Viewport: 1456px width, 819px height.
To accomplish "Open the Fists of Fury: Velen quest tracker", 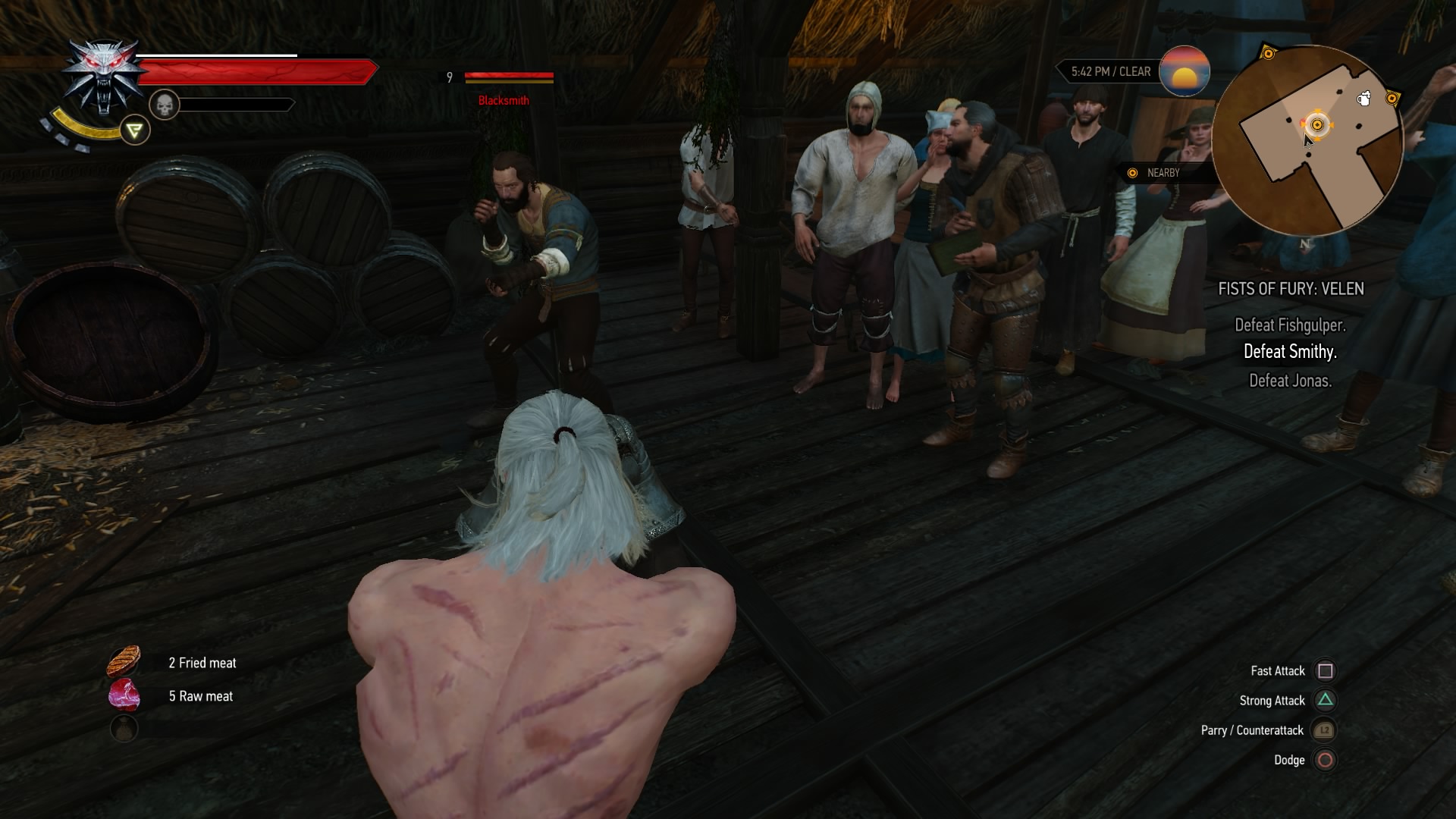I will click(1291, 289).
